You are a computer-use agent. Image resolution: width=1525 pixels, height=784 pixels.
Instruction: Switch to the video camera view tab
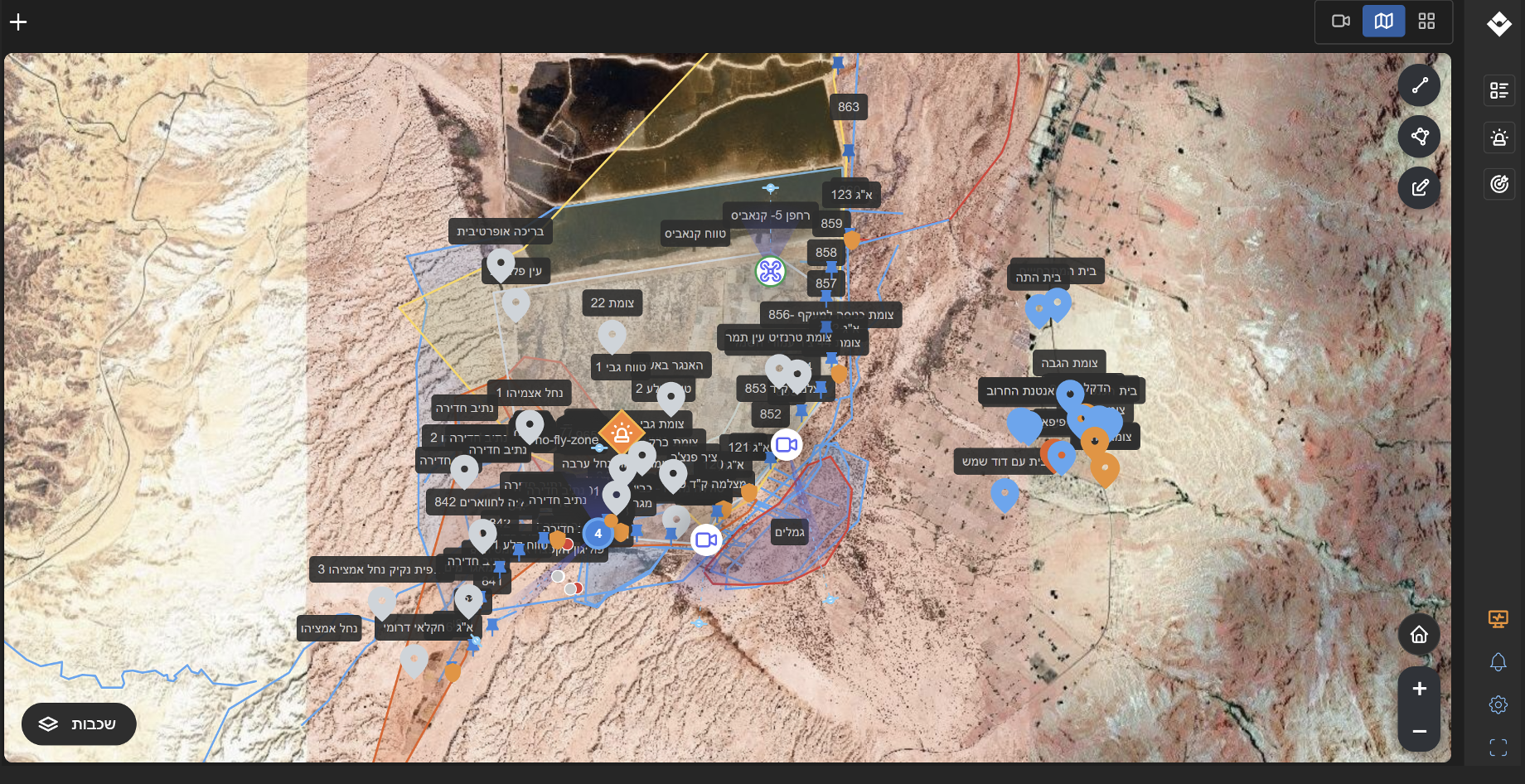(x=1341, y=21)
